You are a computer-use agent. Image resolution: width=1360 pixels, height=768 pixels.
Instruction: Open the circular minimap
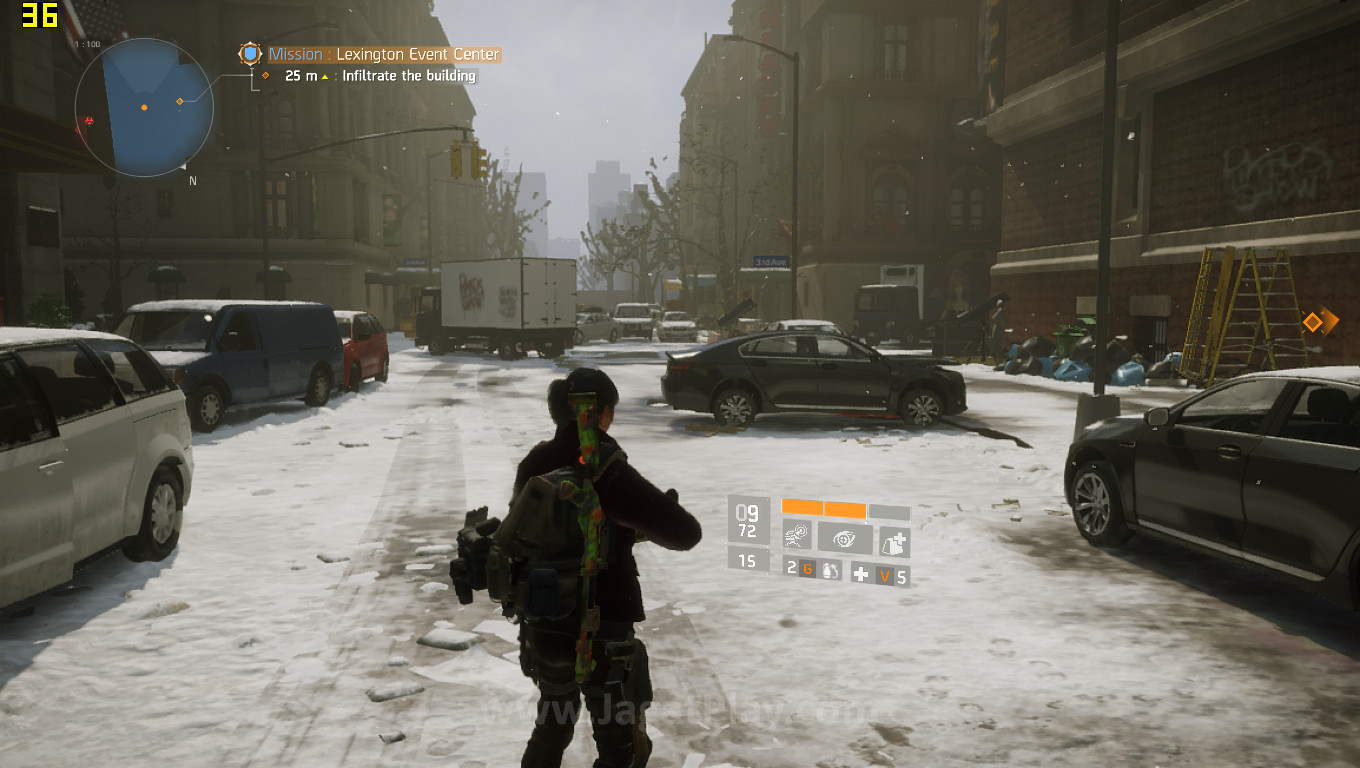[144, 106]
